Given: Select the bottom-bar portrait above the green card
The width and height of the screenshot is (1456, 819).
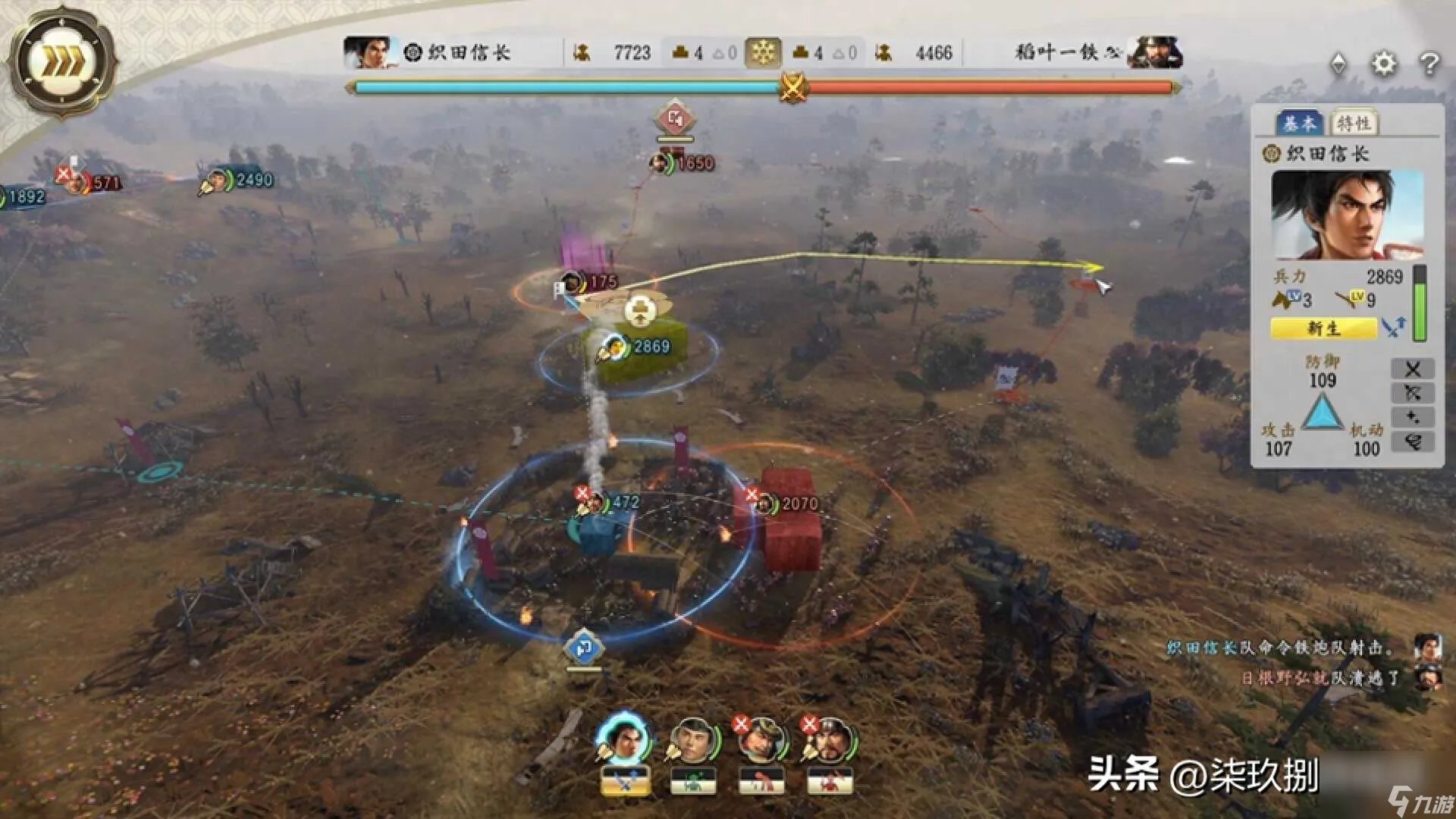Looking at the screenshot, I should click(x=692, y=739).
